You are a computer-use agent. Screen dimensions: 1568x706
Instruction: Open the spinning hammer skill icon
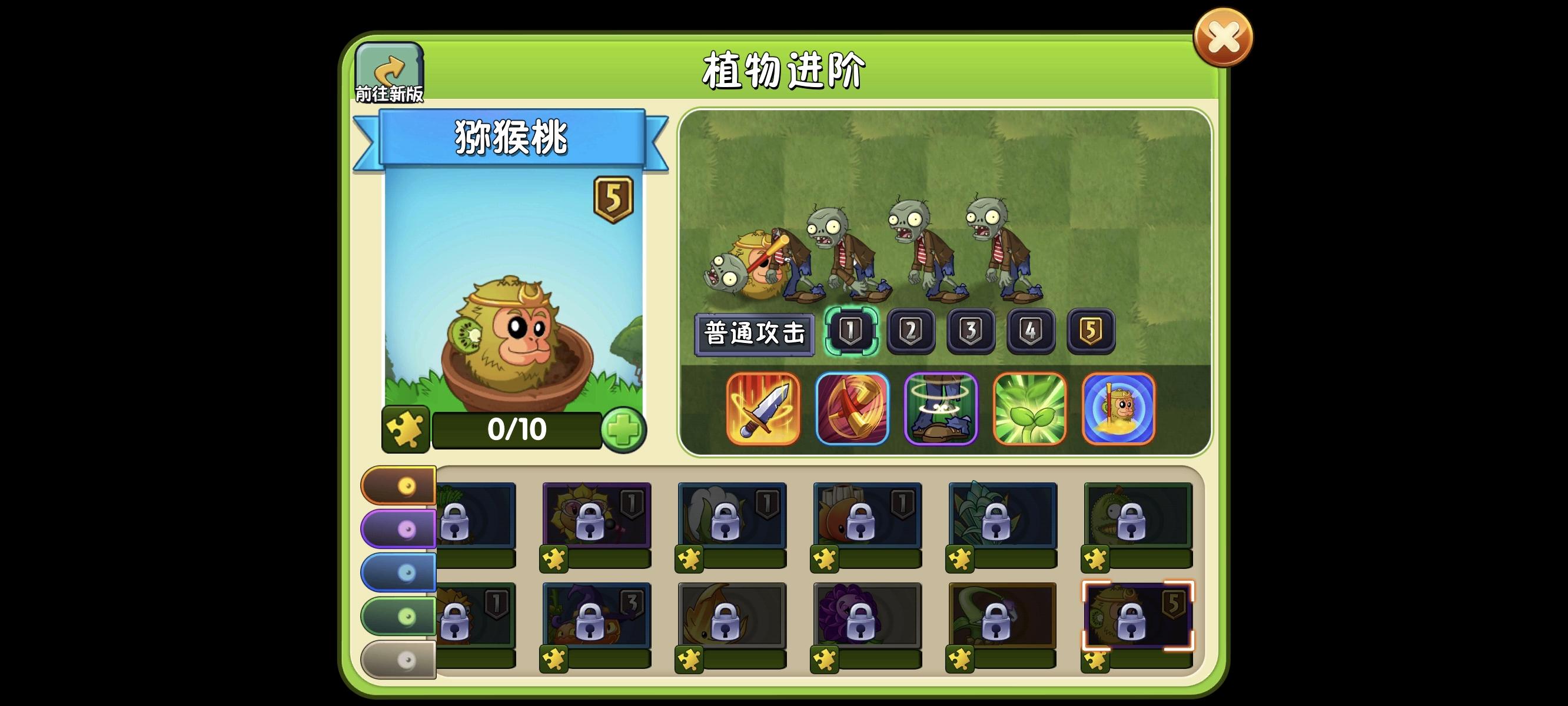[x=853, y=409]
